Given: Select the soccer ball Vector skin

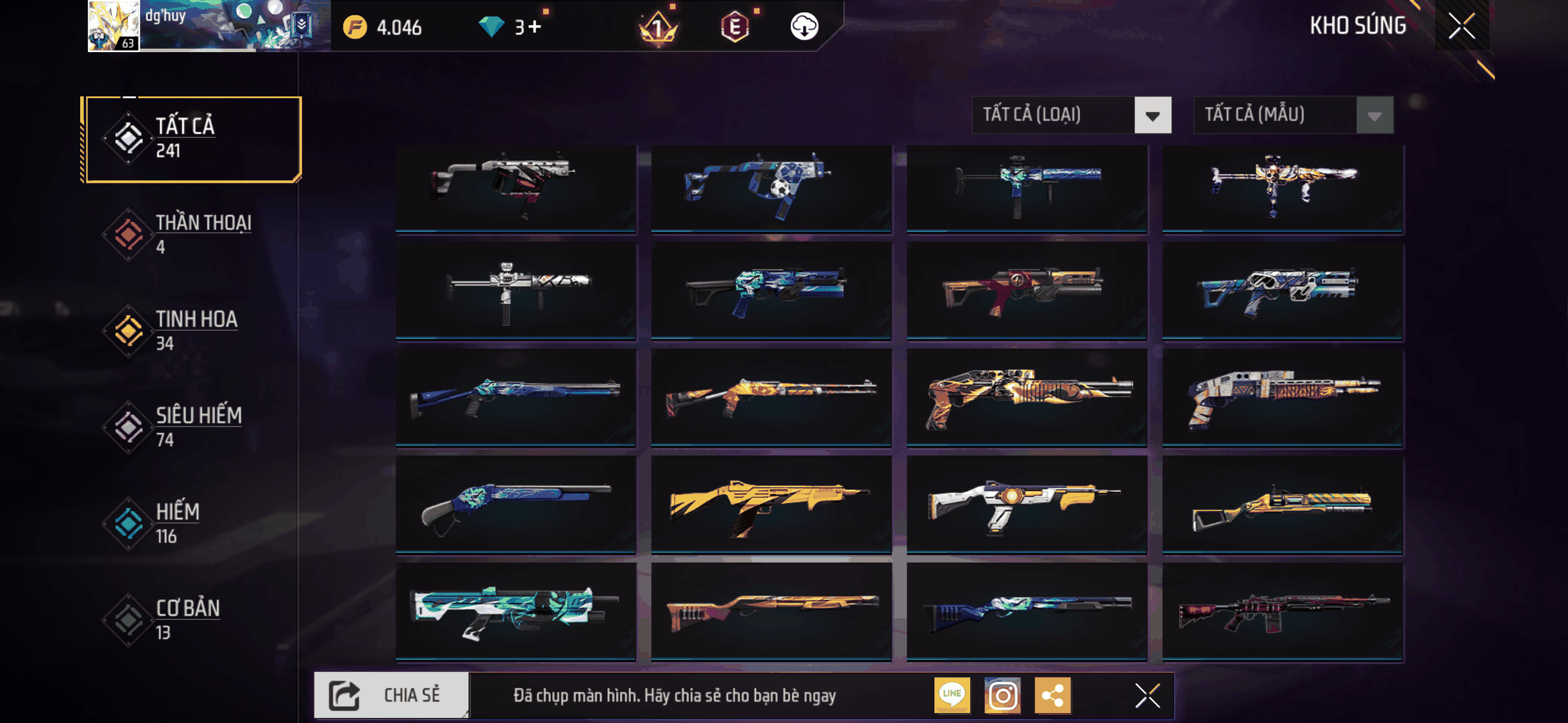Looking at the screenshot, I should [771, 187].
